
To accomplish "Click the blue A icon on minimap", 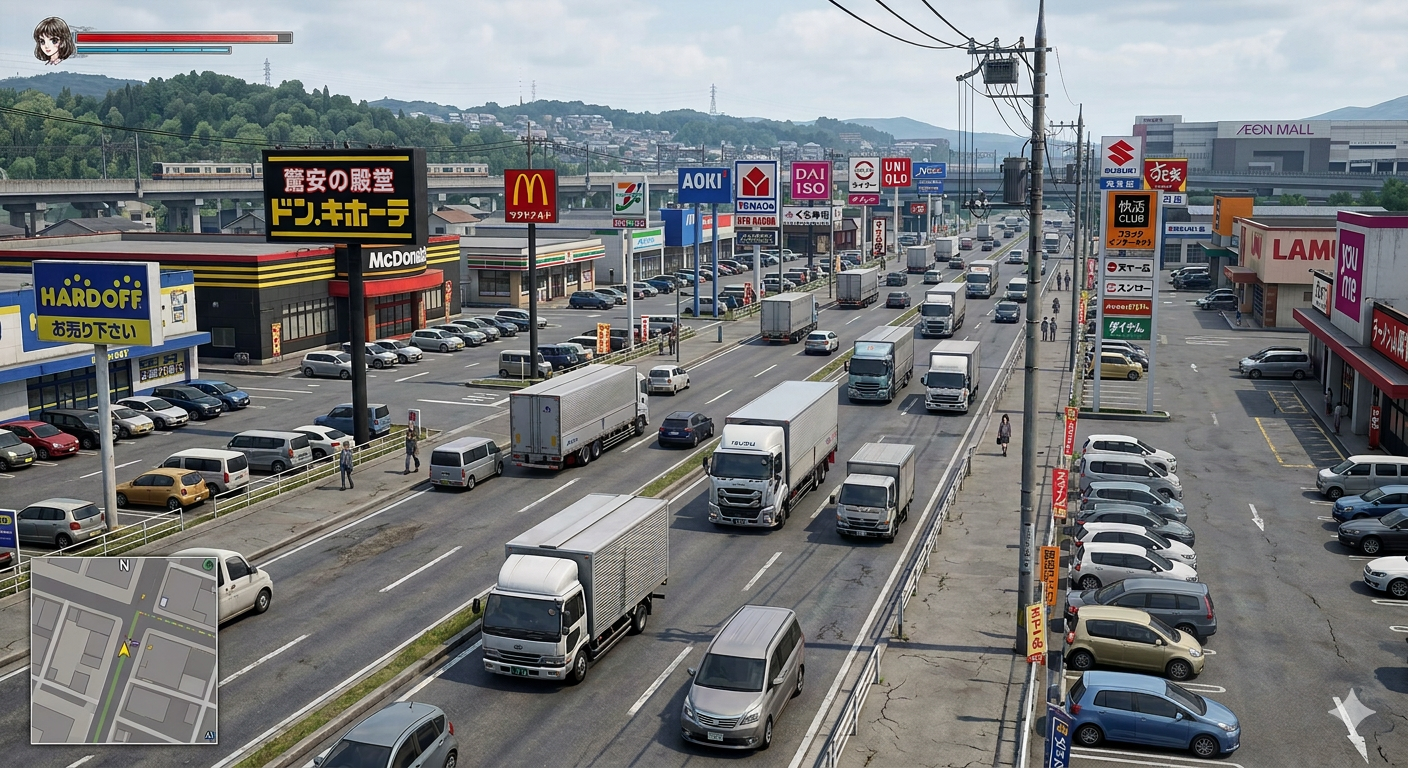I will pos(209,735).
